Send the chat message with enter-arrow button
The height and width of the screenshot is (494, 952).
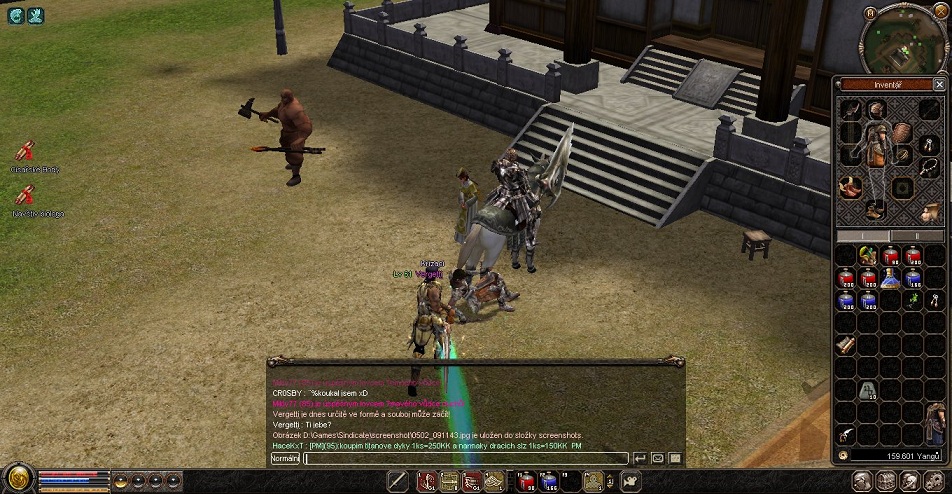click(x=640, y=458)
